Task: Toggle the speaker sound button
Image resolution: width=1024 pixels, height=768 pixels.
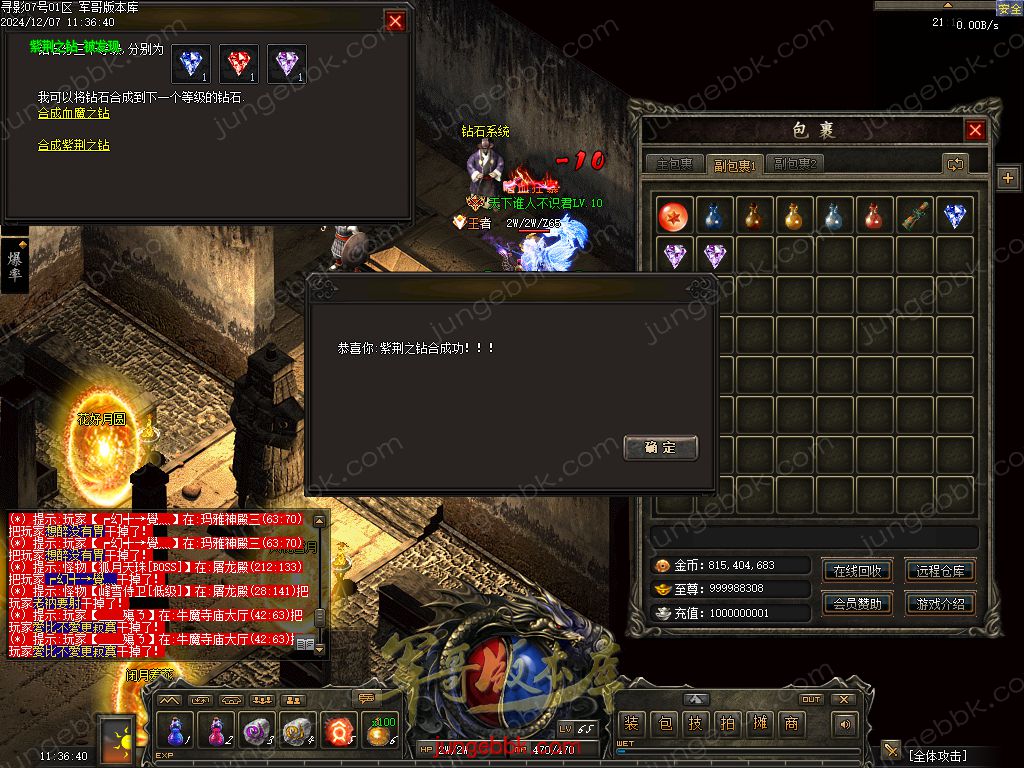Action: (846, 724)
